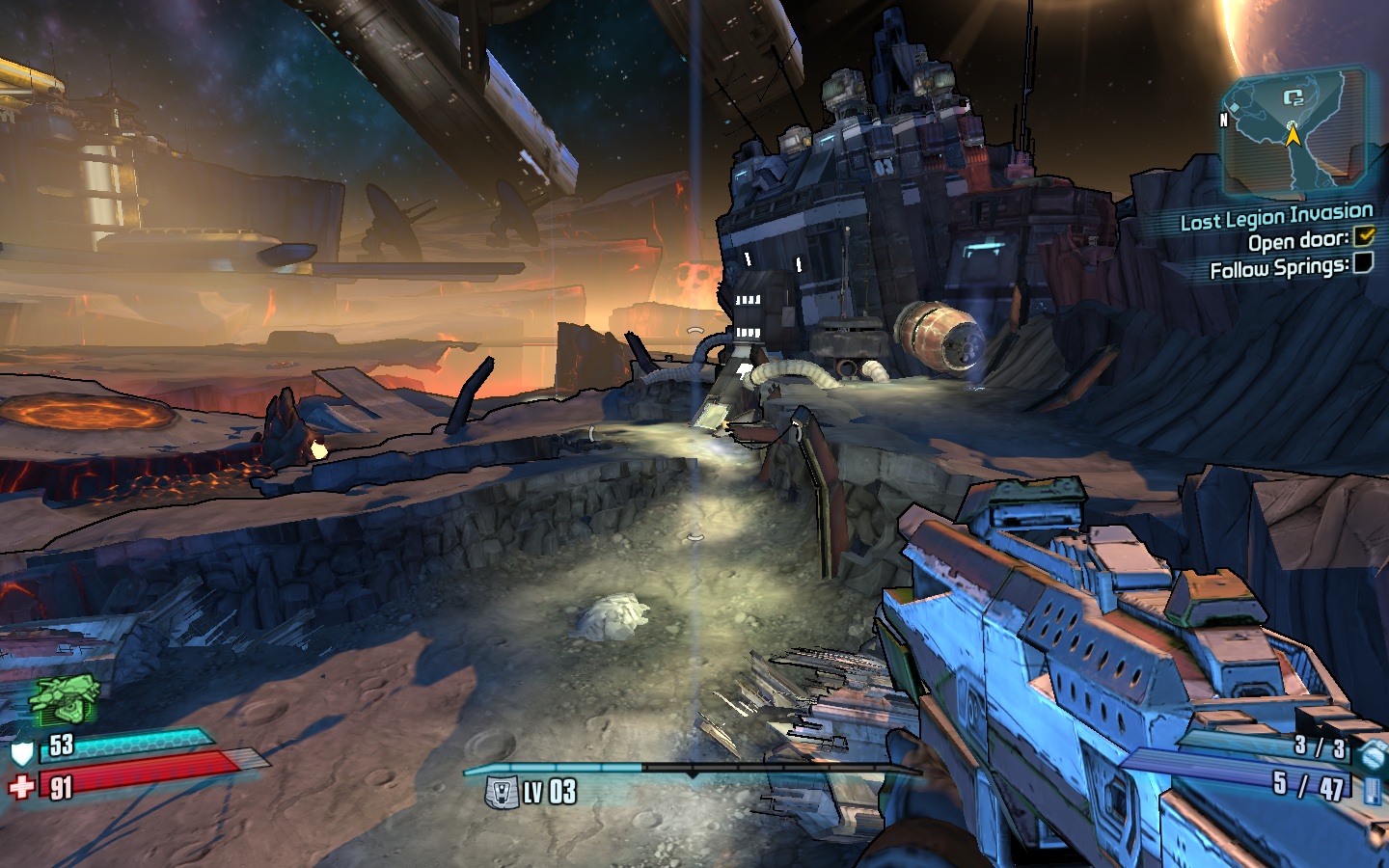Click the shield icon beside 53
1389x868 pixels.
tap(21, 751)
